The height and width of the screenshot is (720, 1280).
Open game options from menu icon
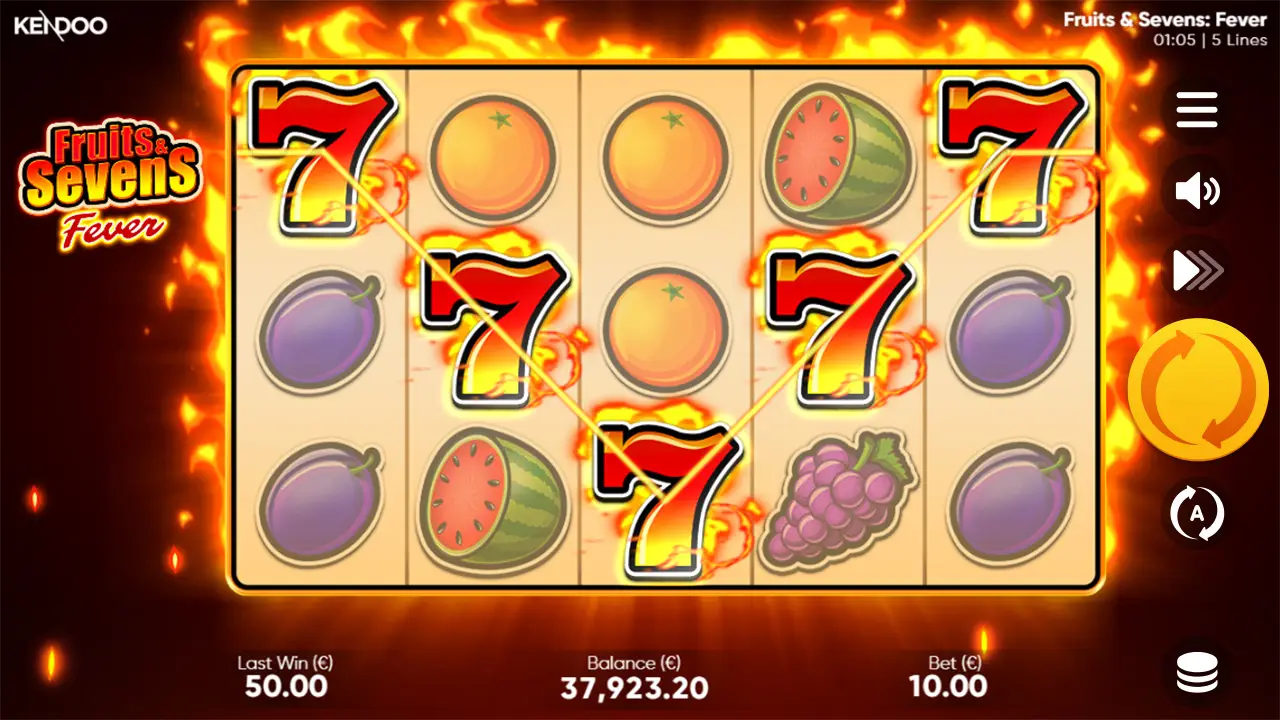click(x=1196, y=110)
